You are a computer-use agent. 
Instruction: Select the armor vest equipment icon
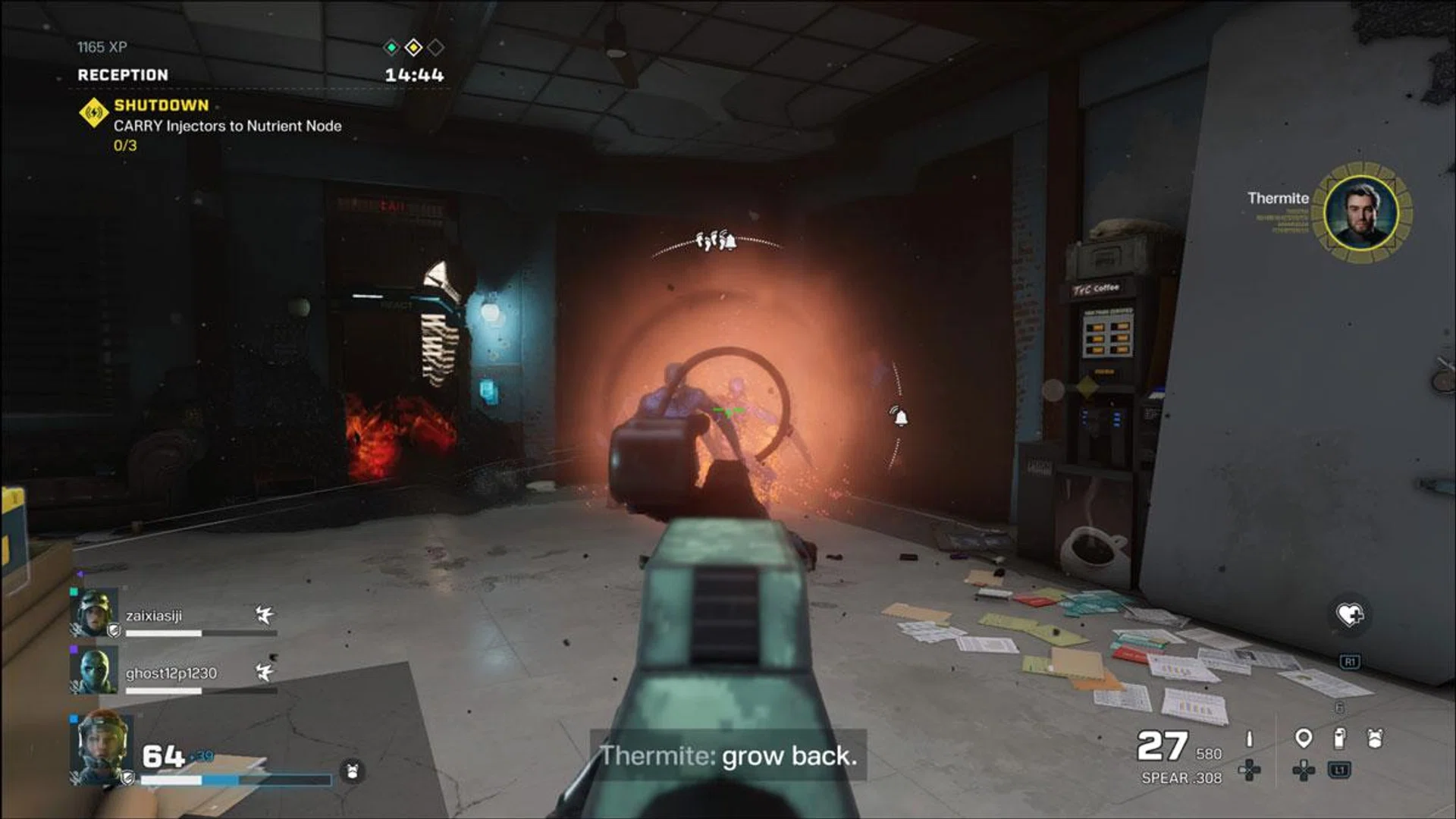(1376, 738)
